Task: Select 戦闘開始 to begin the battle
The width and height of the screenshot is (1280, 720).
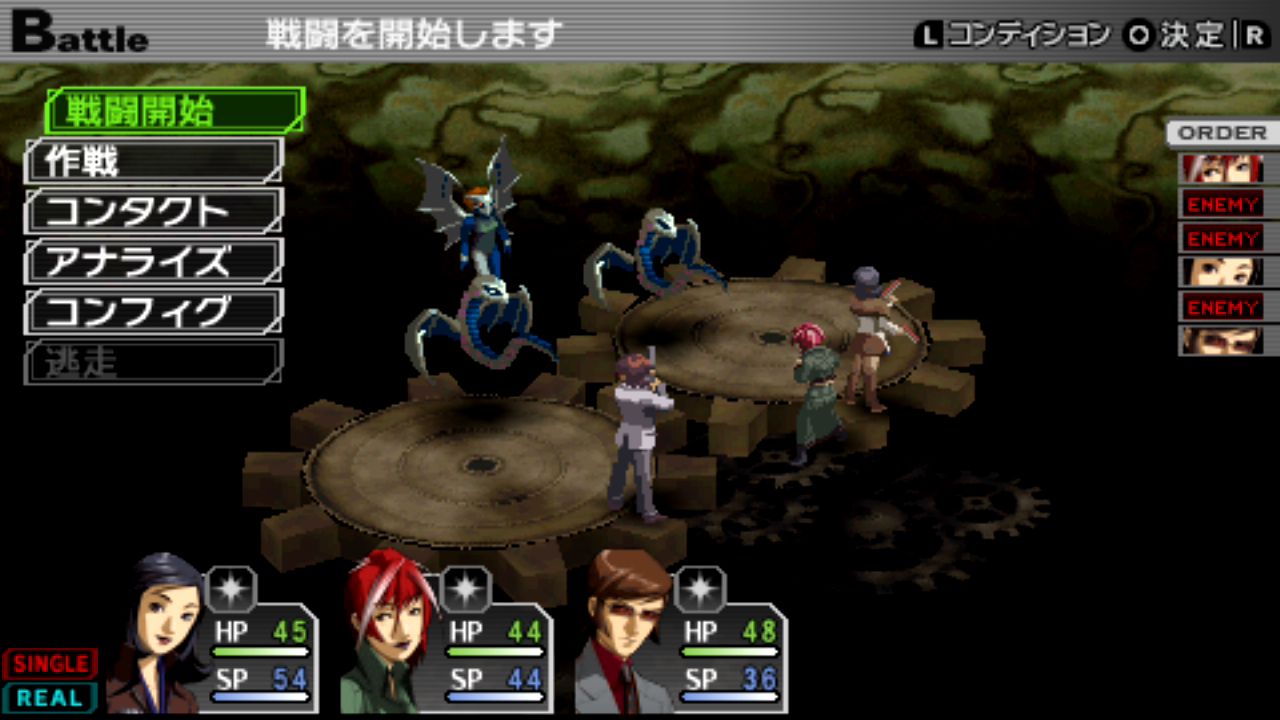Action: pos(175,111)
